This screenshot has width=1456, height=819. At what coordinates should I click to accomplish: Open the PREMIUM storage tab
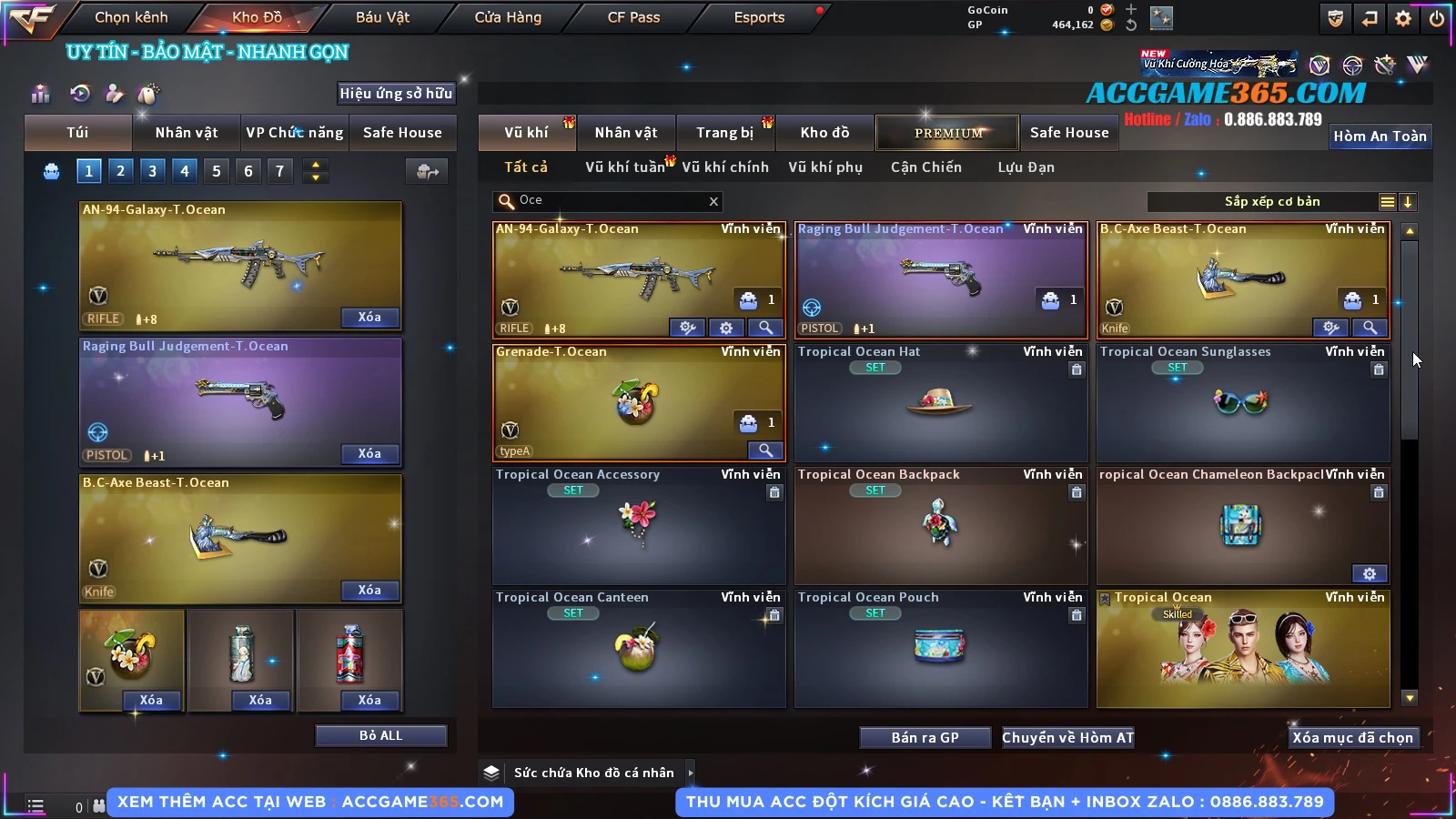point(948,133)
